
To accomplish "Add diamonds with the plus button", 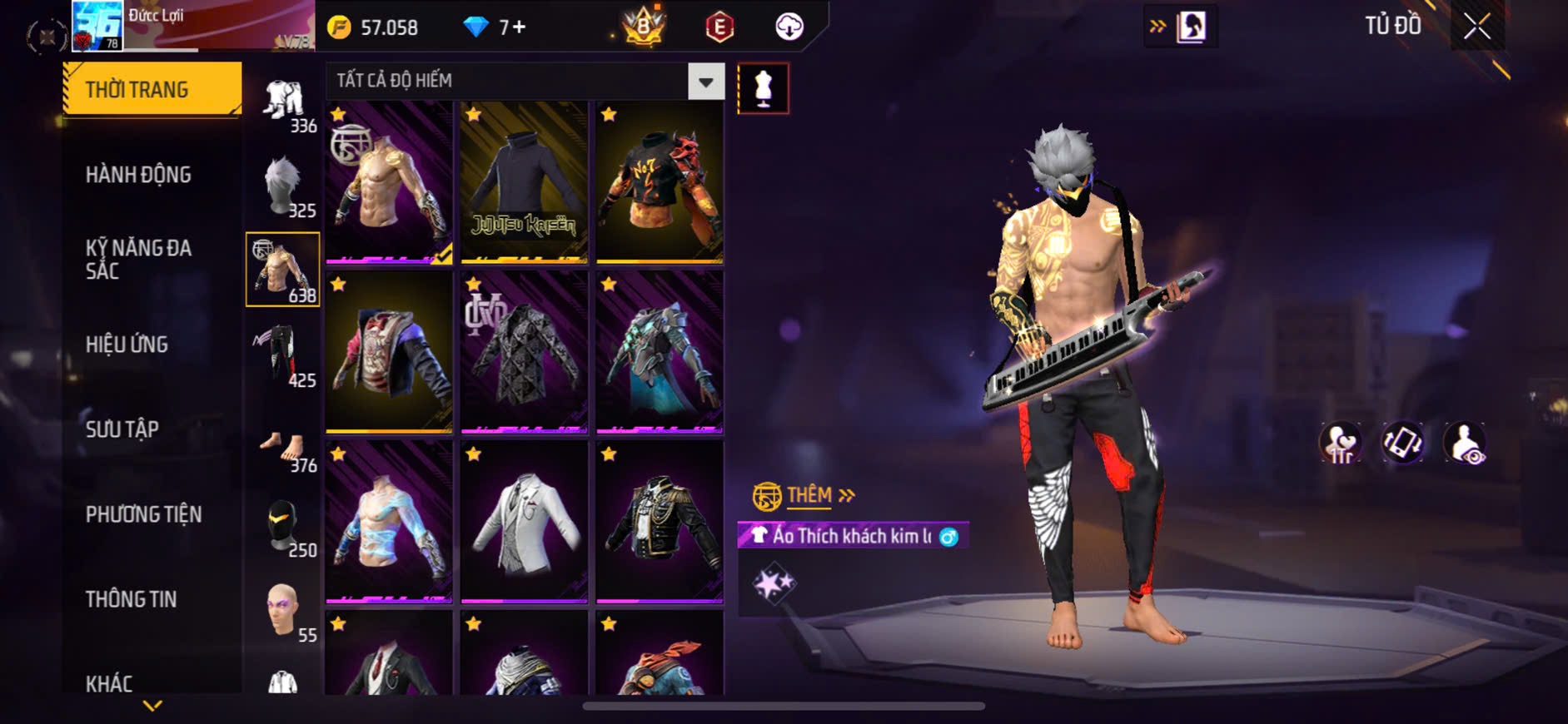I will click(x=518, y=27).
